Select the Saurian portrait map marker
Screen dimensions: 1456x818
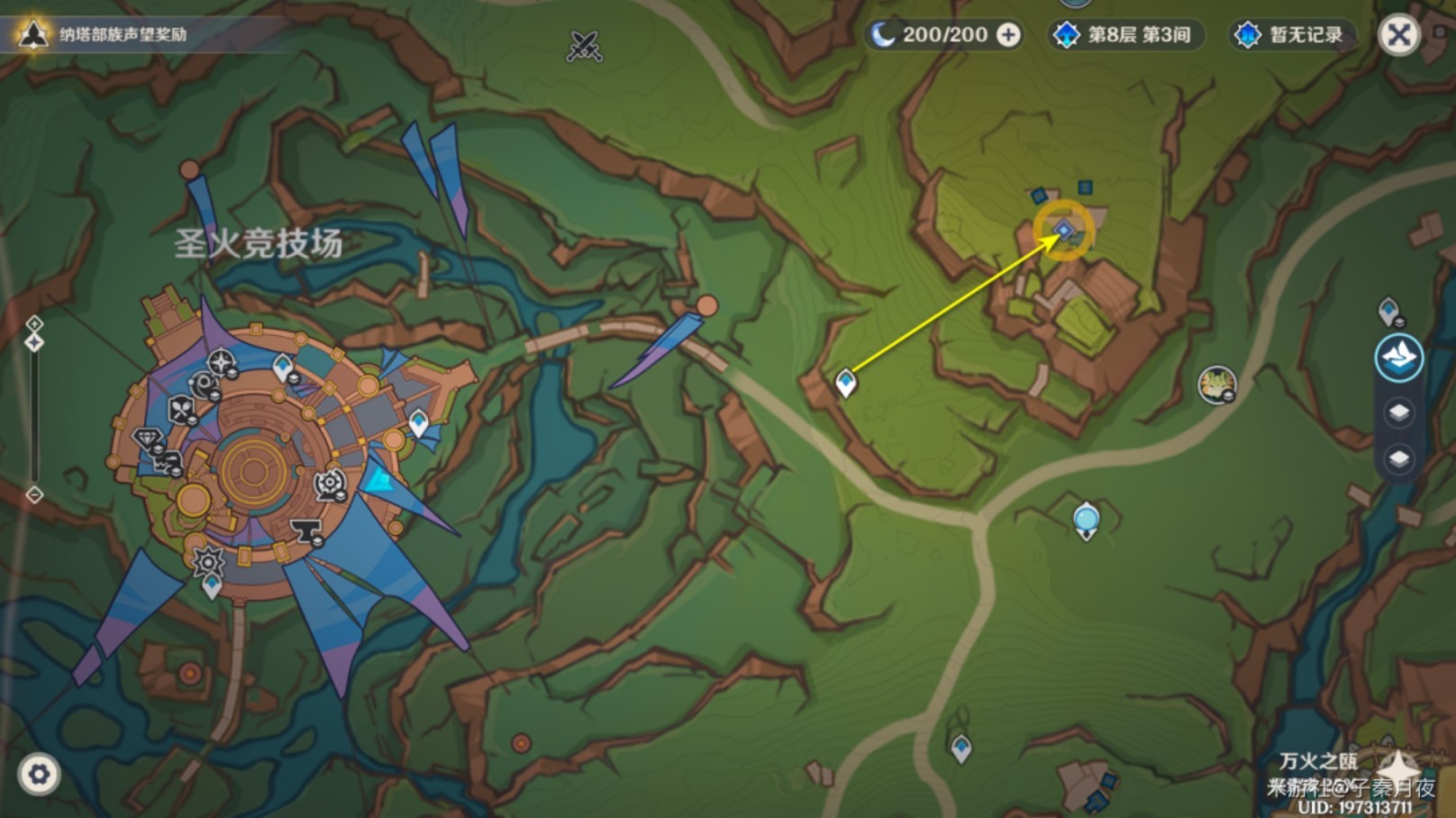tap(1216, 385)
